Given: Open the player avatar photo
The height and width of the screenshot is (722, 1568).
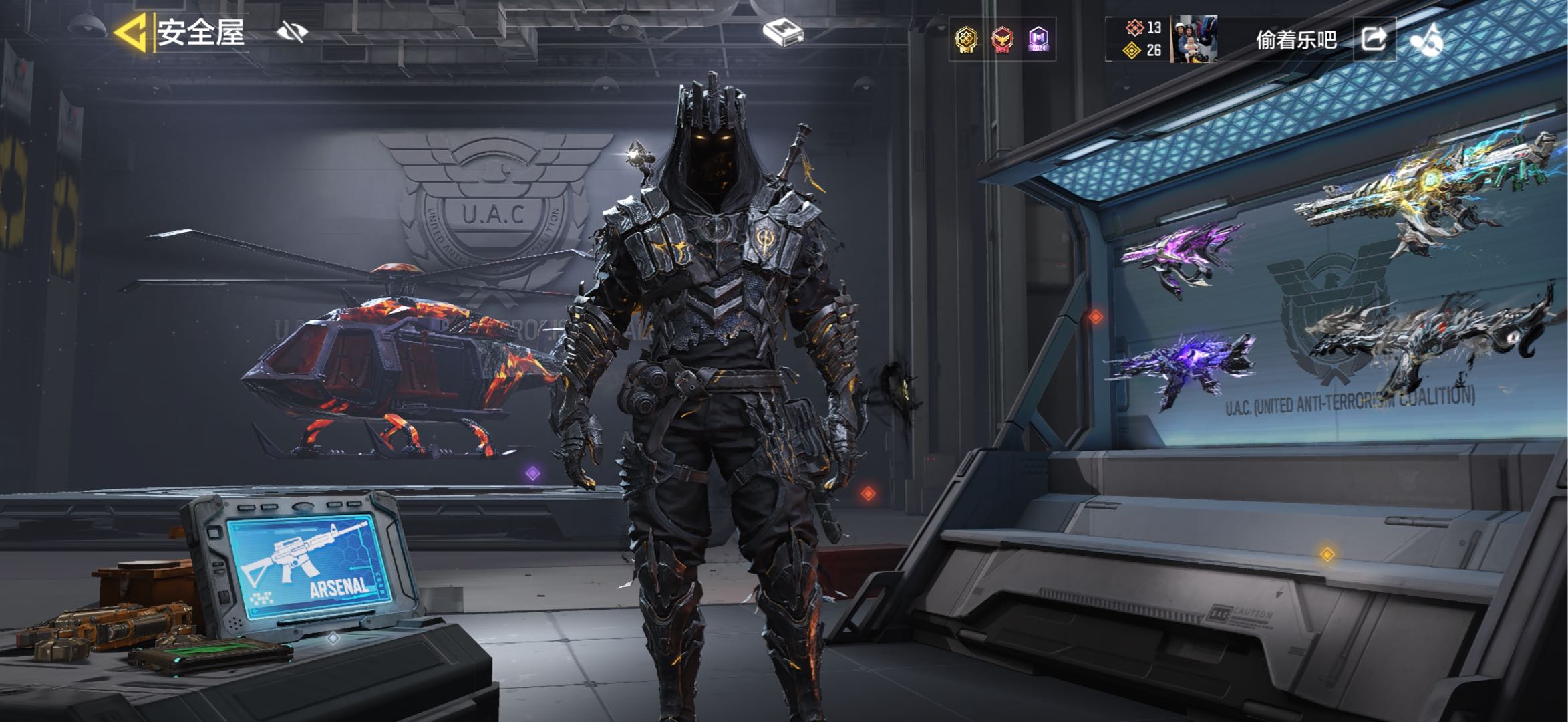Looking at the screenshot, I should coord(1194,39).
